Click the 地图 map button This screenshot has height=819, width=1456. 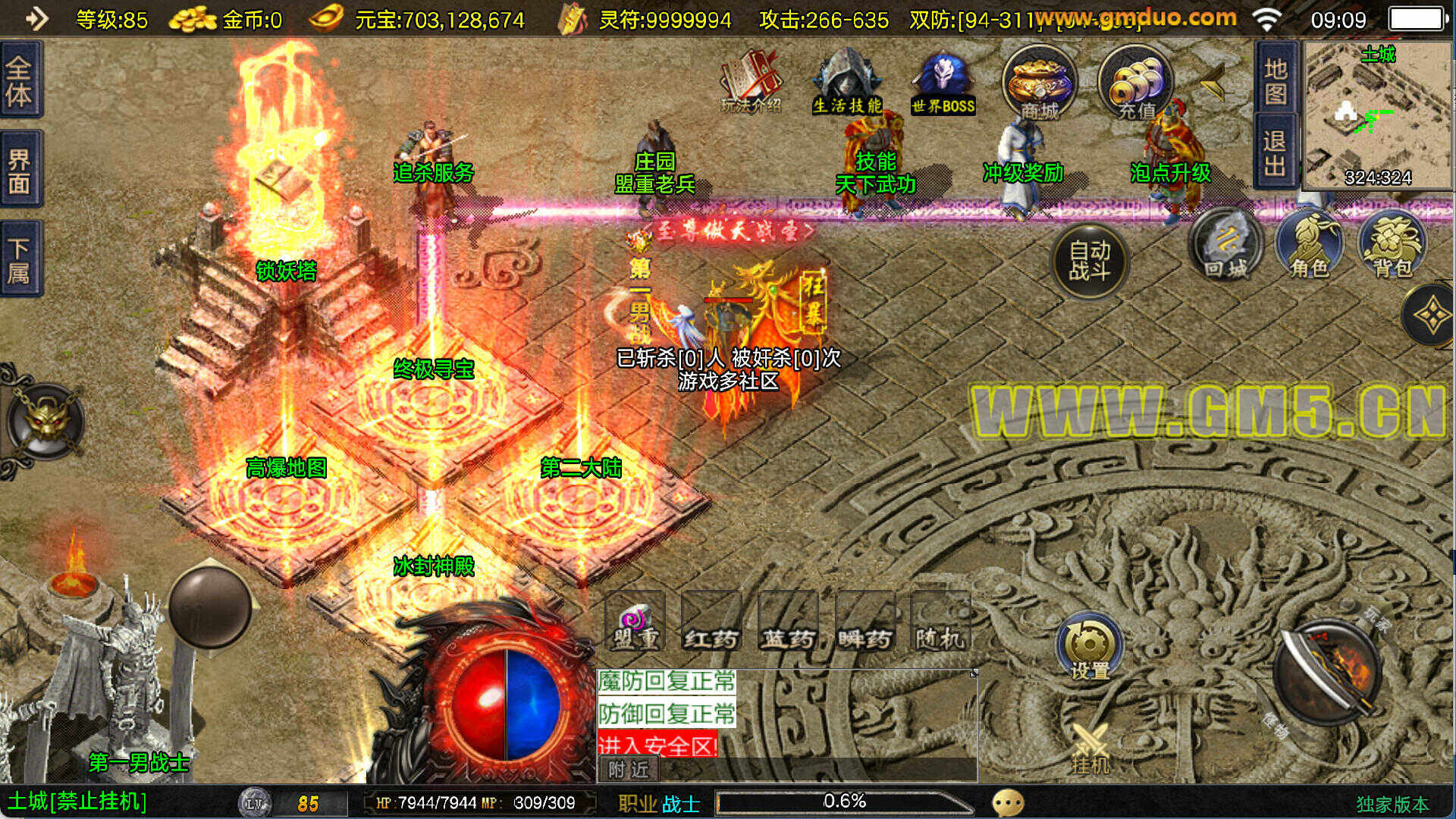click(1276, 80)
